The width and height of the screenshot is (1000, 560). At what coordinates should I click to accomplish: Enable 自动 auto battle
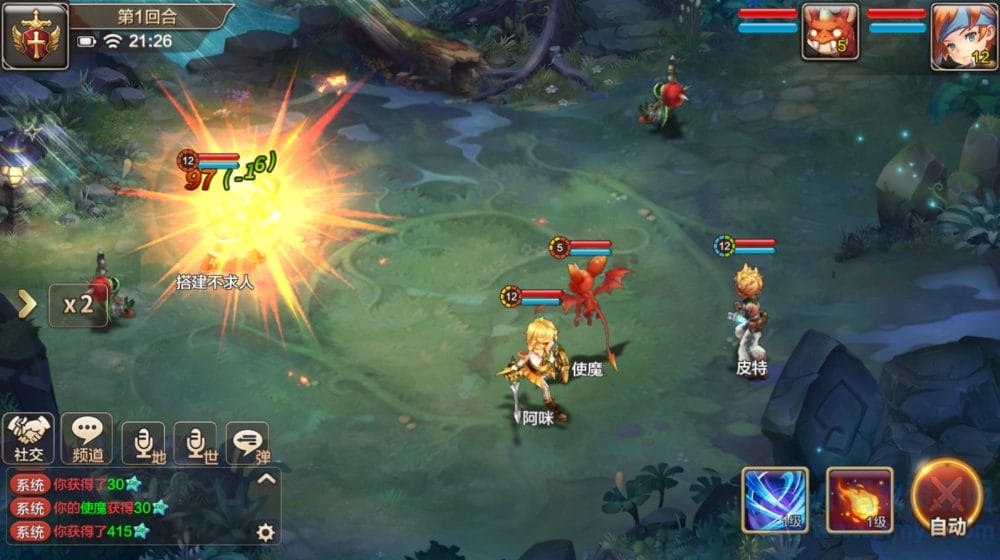[x=946, y=499]
